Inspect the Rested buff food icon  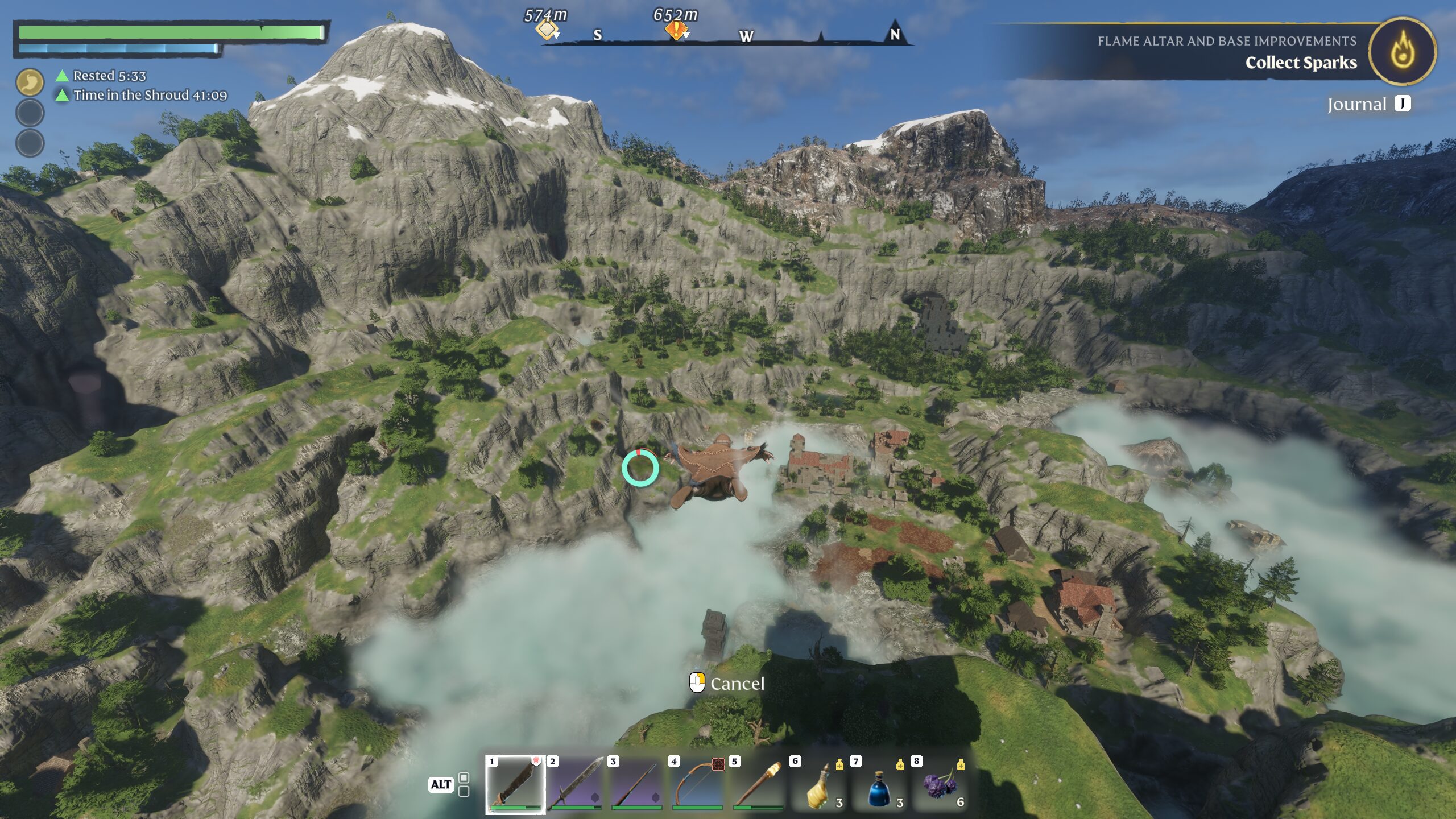click(30, 82)
